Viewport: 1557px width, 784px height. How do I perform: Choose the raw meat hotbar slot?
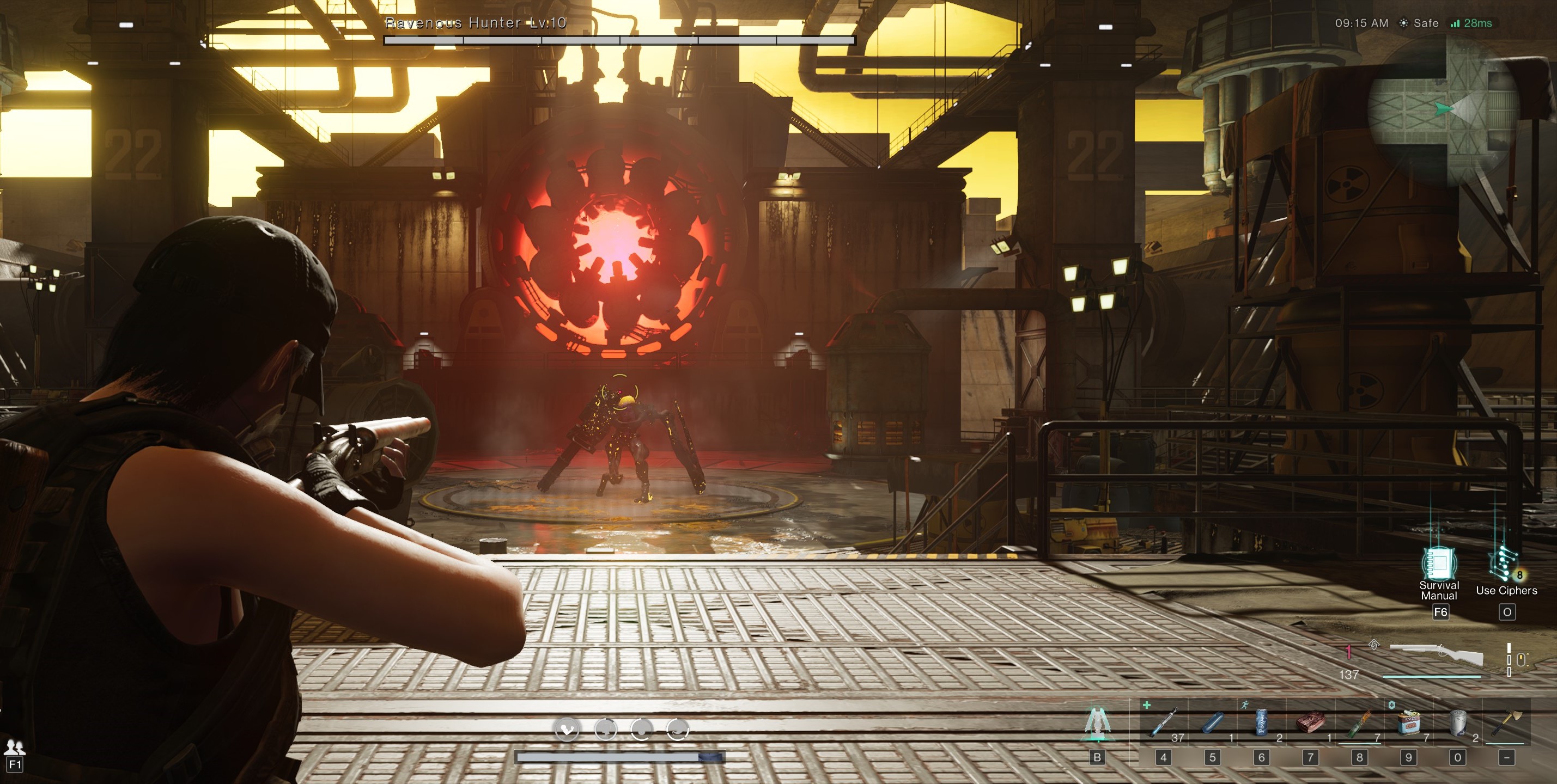[x=1310, y=722]
